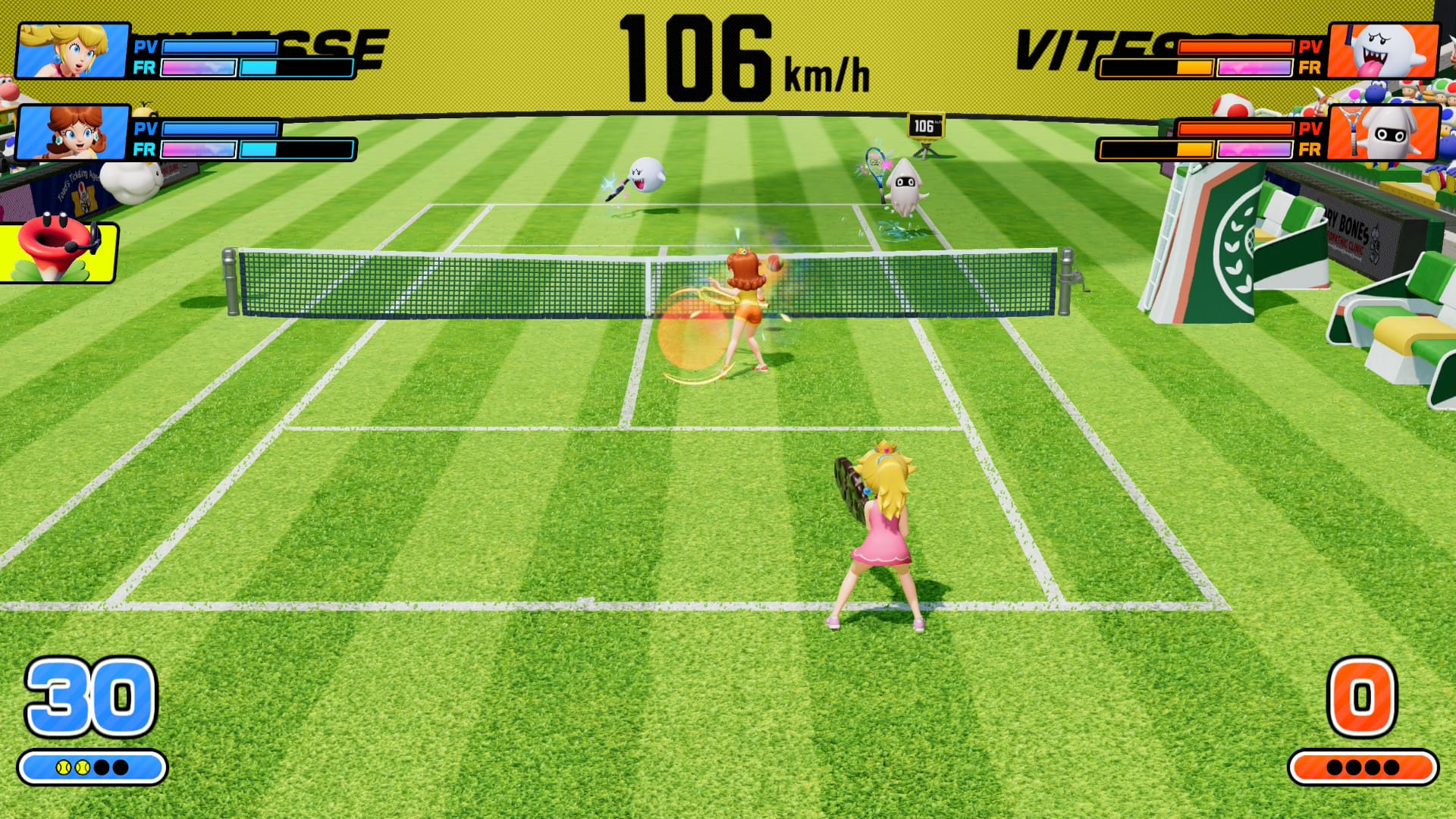Click Peach's player portrait
1456x819 pixels.
click(72, 51)
